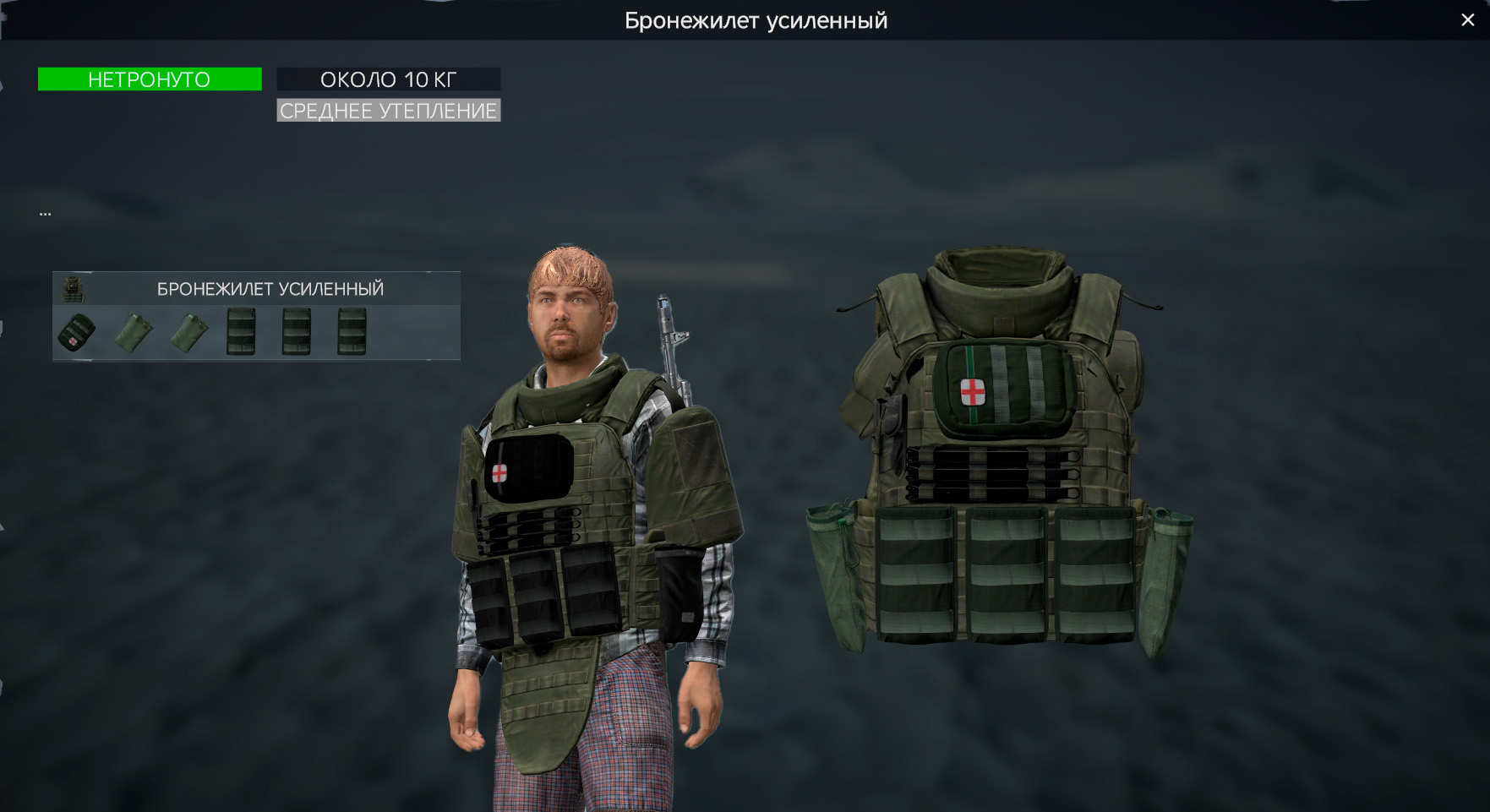Click the middle magazine pouch attachment icon
The image size is (1490, 812).
coord(296,330)
